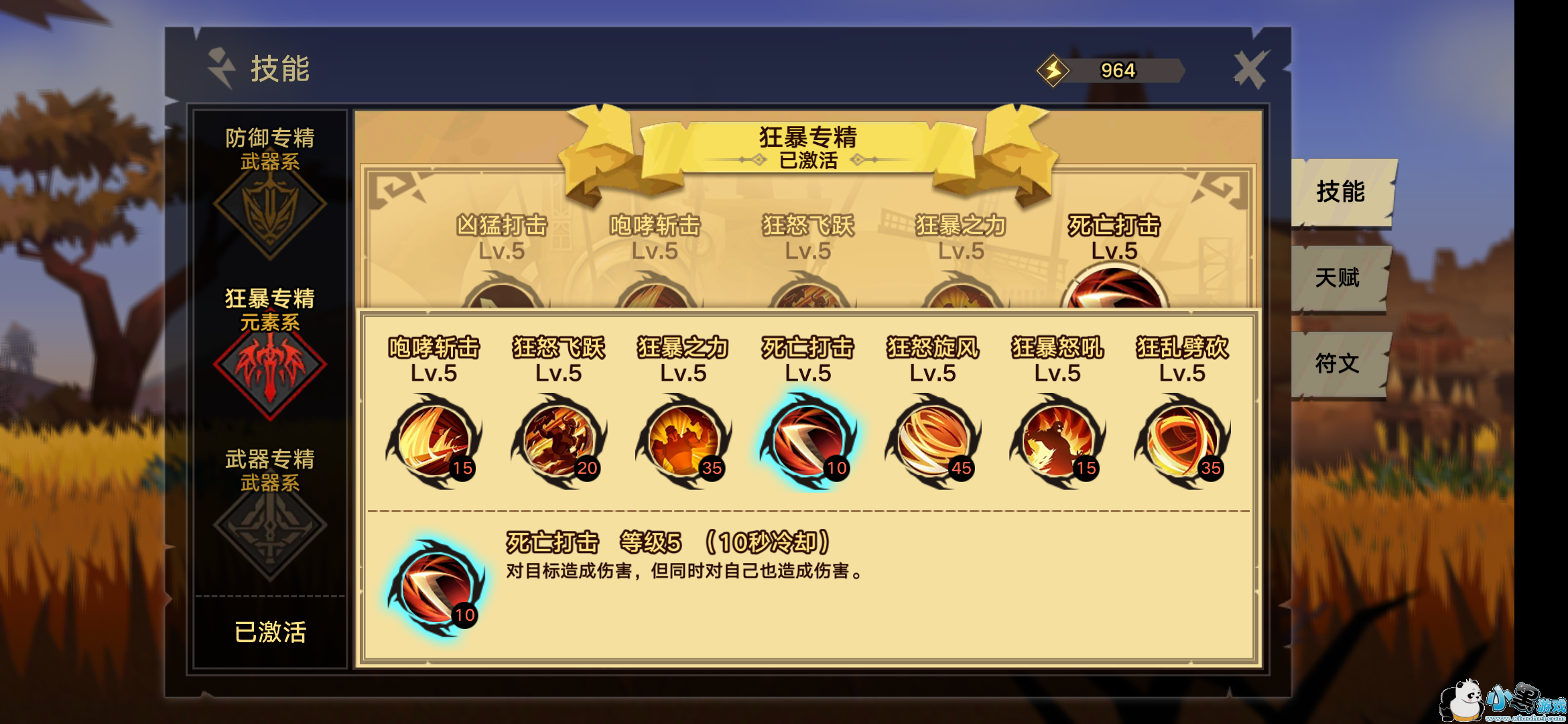This screenshot has width=1568, height=724.
Task: Switch to the 技能 side tab
Action: (x=1342, y=192)
